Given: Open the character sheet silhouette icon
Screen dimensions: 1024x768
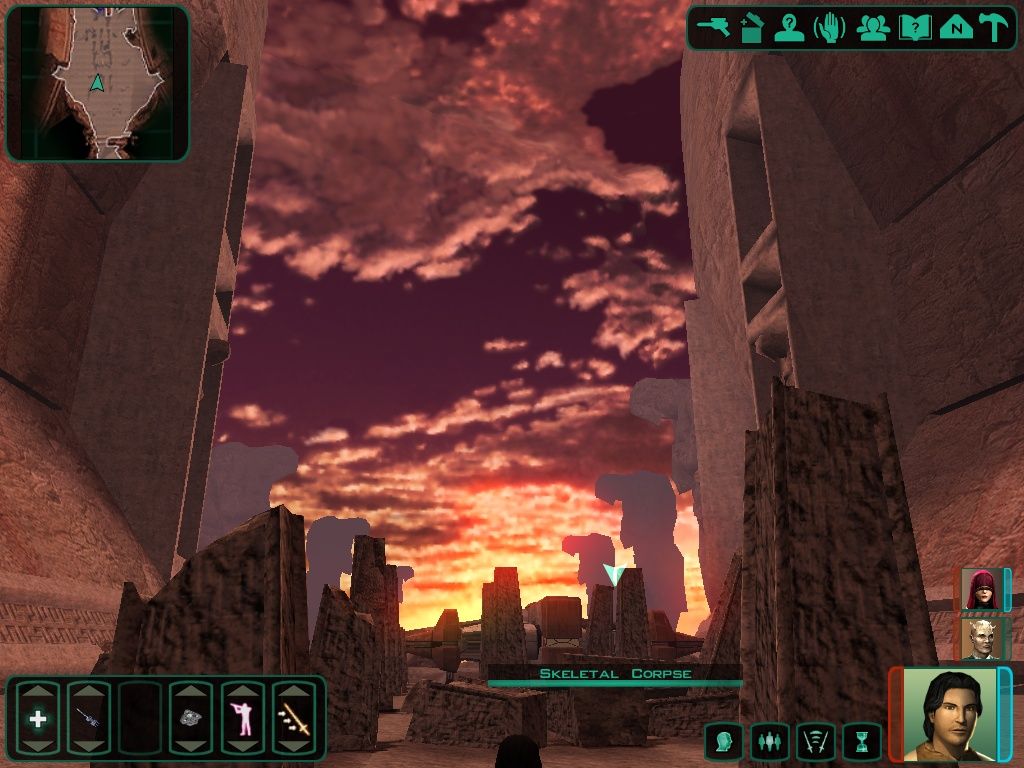Looking at the screenshot, I should pos(789,28).
